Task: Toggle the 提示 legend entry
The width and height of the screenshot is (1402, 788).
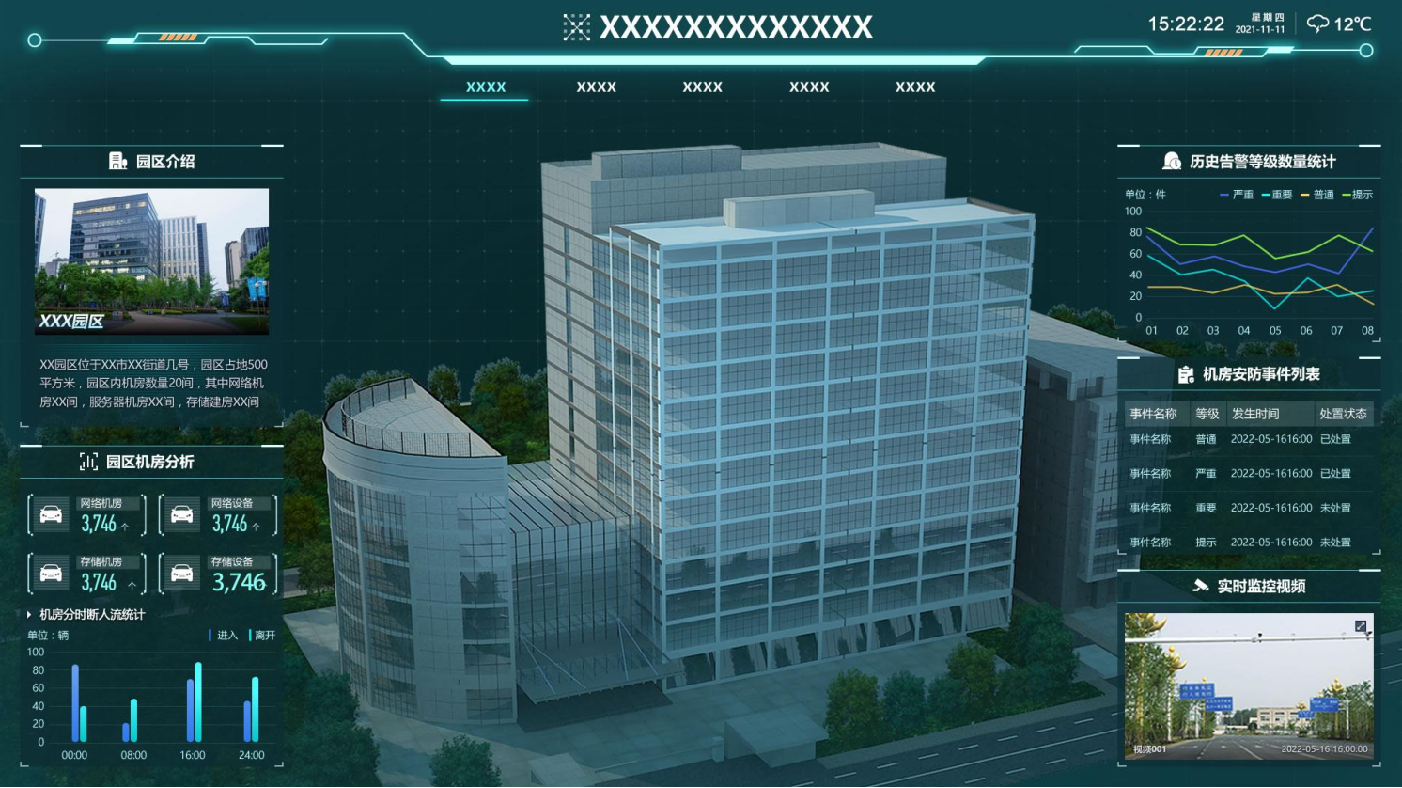Action: tap(1357, 194)
